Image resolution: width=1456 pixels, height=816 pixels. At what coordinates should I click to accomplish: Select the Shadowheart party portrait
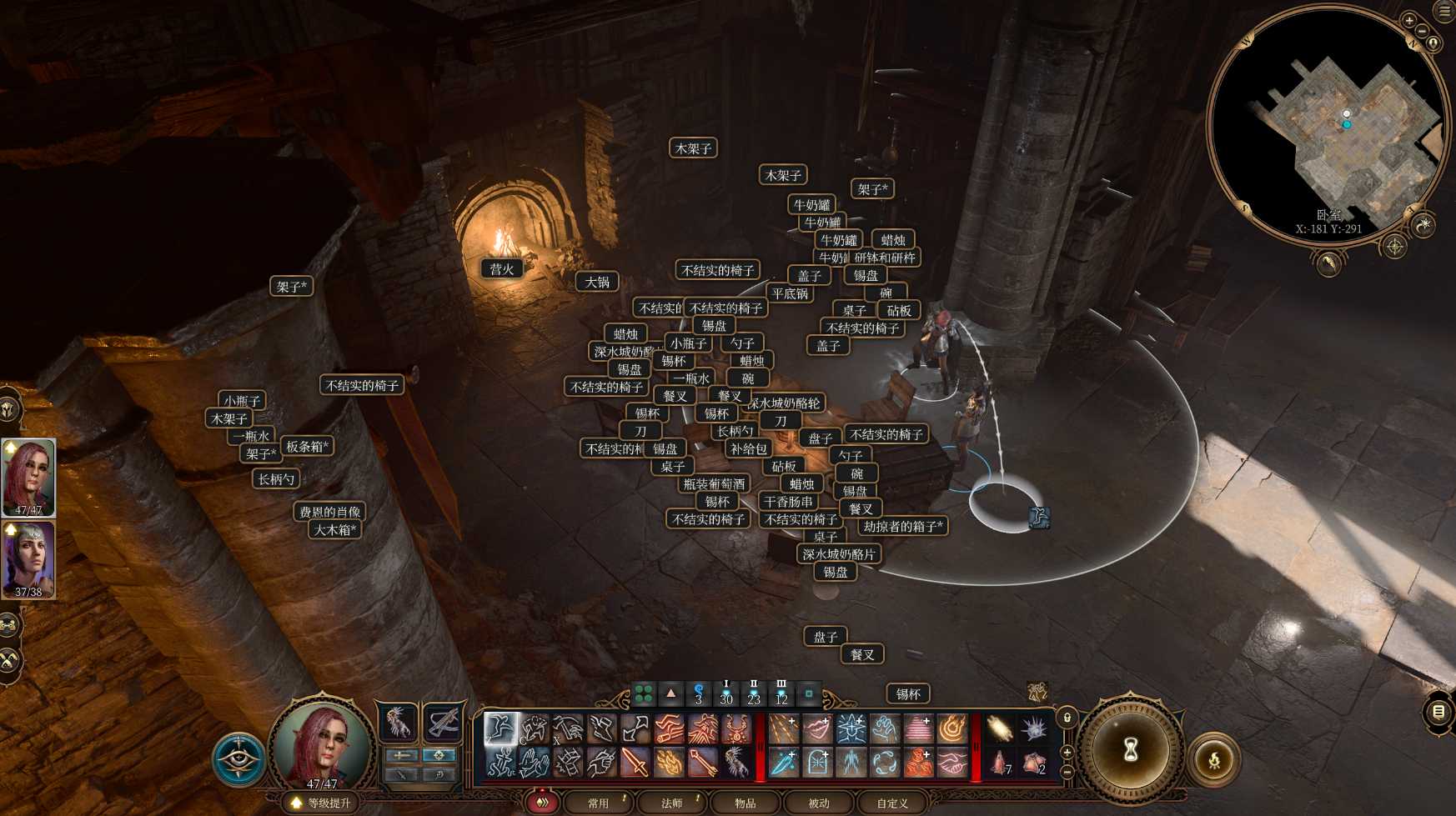coord(29,558)
